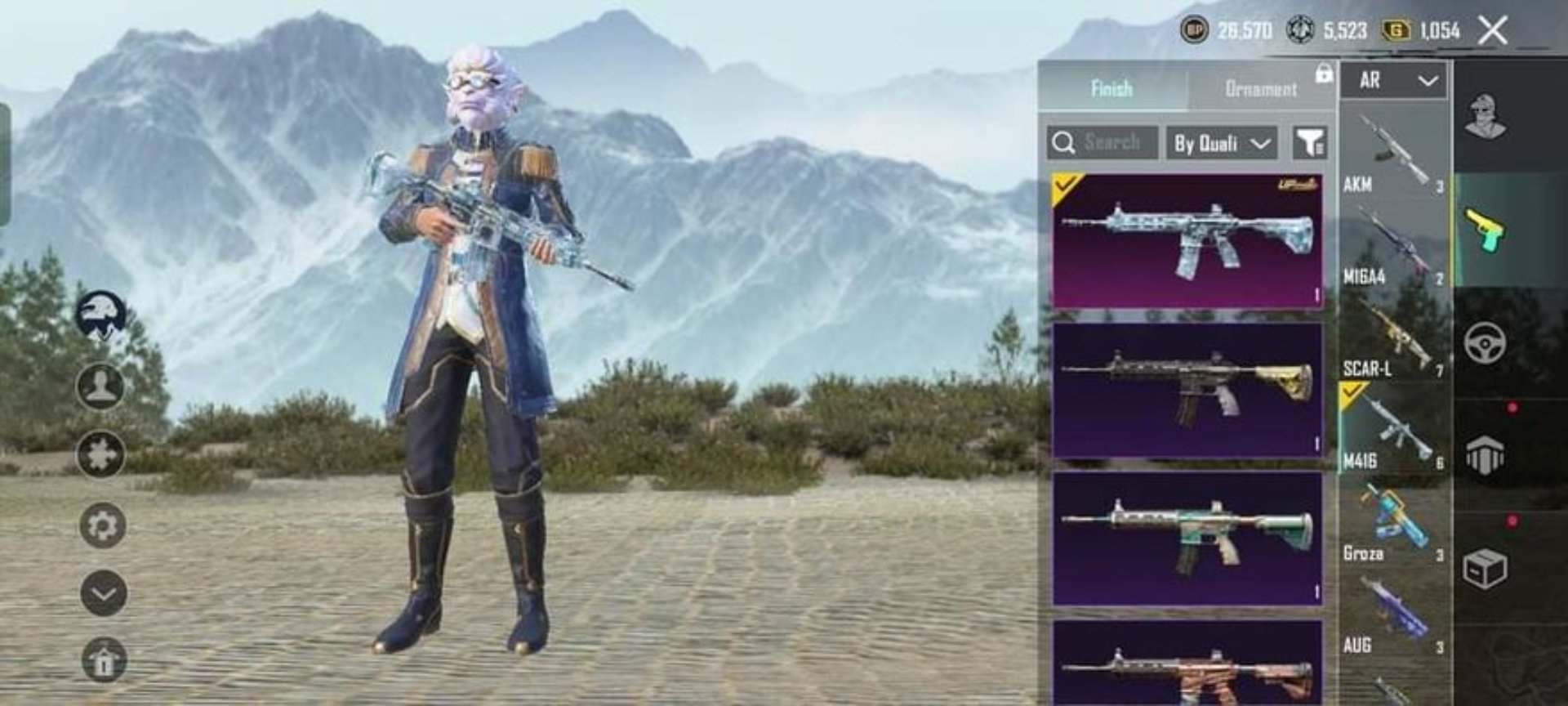The height and width of the screenshot is (706, 1568).
Task: Open the filter funnel button
Action: click(x=1309, y=143)
